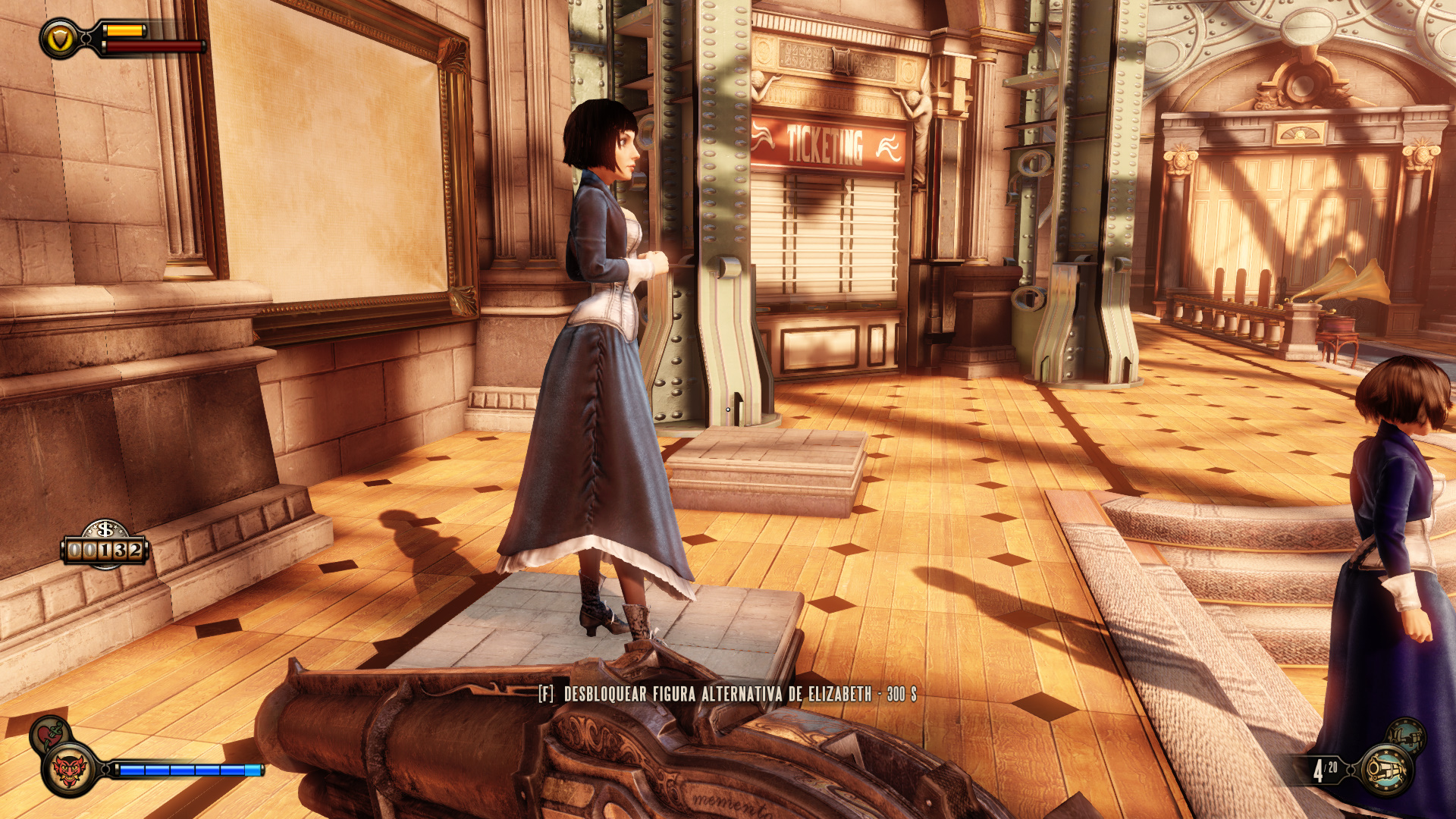Select the Devil's Kiss vigor icon
Viewport: 1456px width, 819px height.
click(70, 770)
